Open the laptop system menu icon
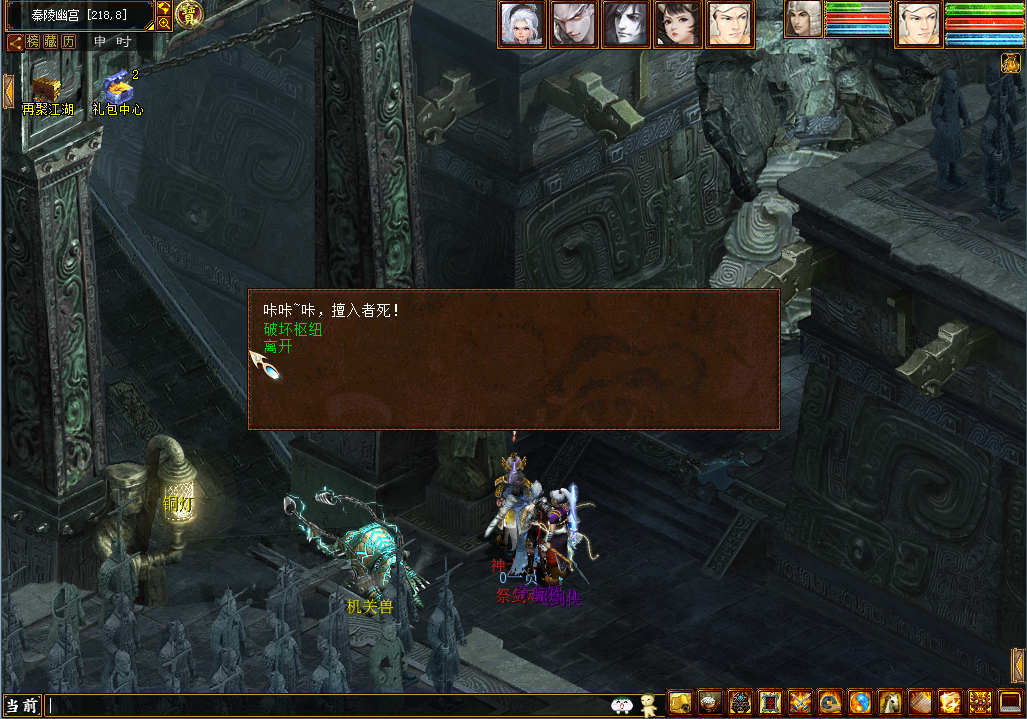1027x719 pixels. [1010, 703]
